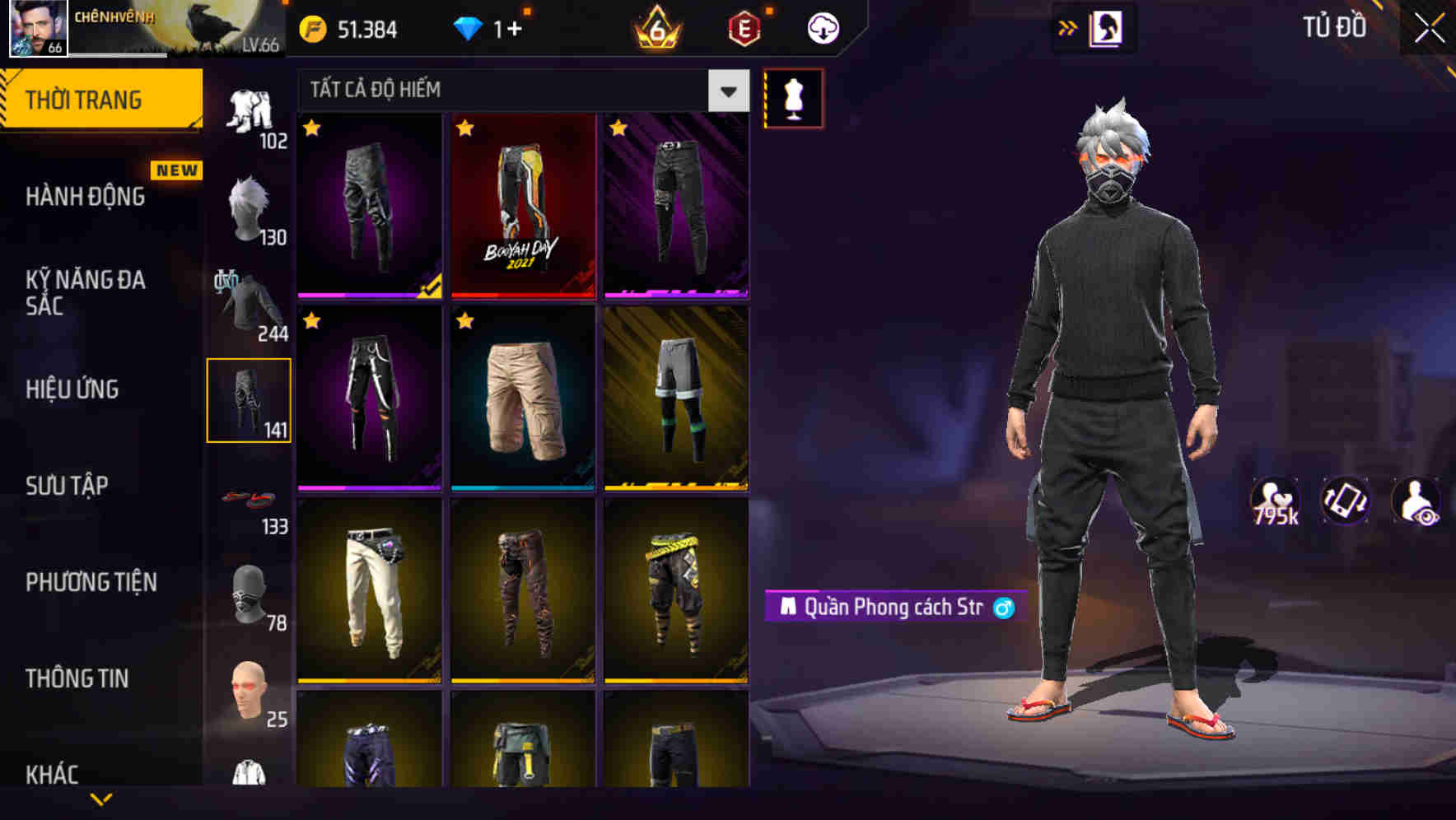
Task: Toggle the favorite star on Booyah Day pants
Action: [467, 128]
